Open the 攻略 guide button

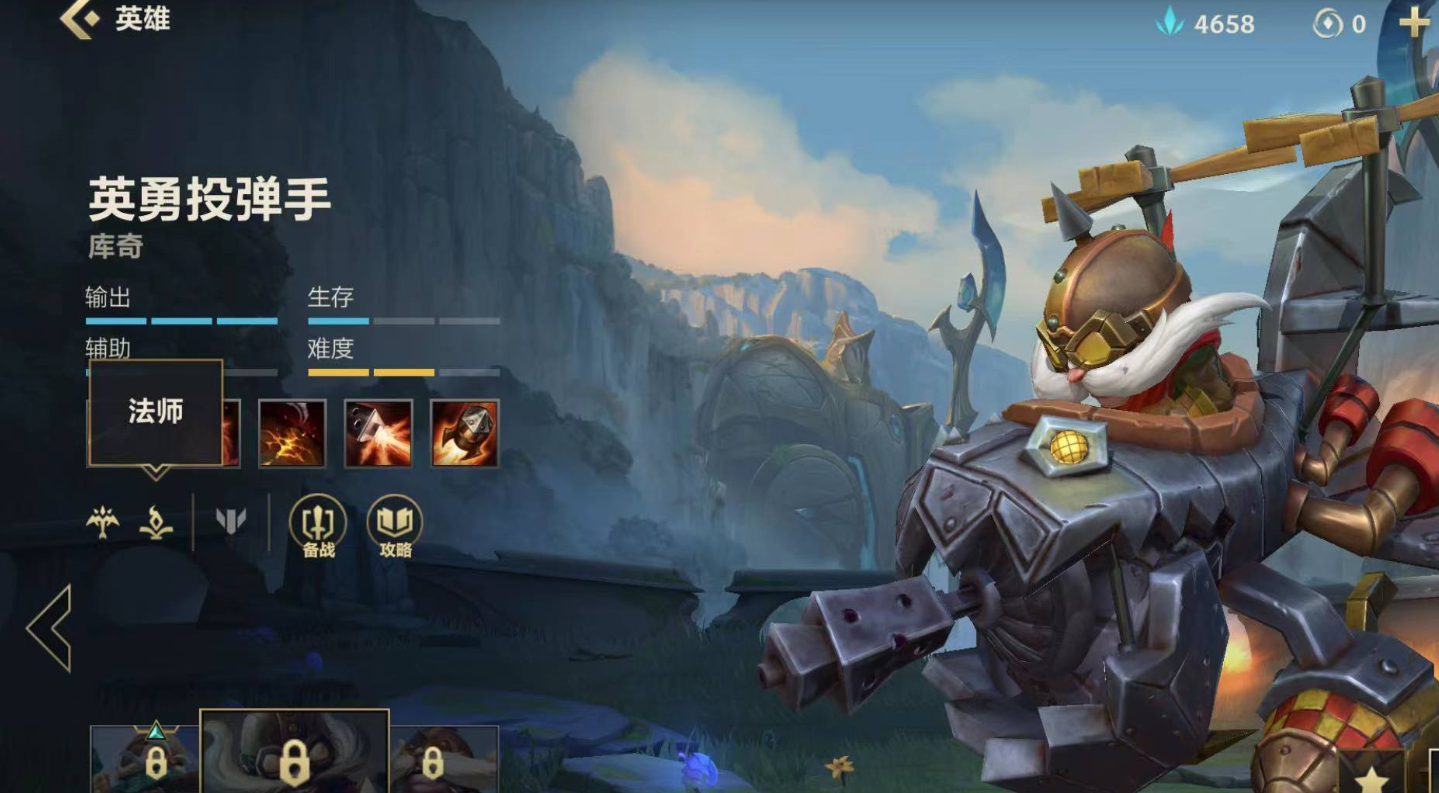pyautogui.click(x=395, y=526)
